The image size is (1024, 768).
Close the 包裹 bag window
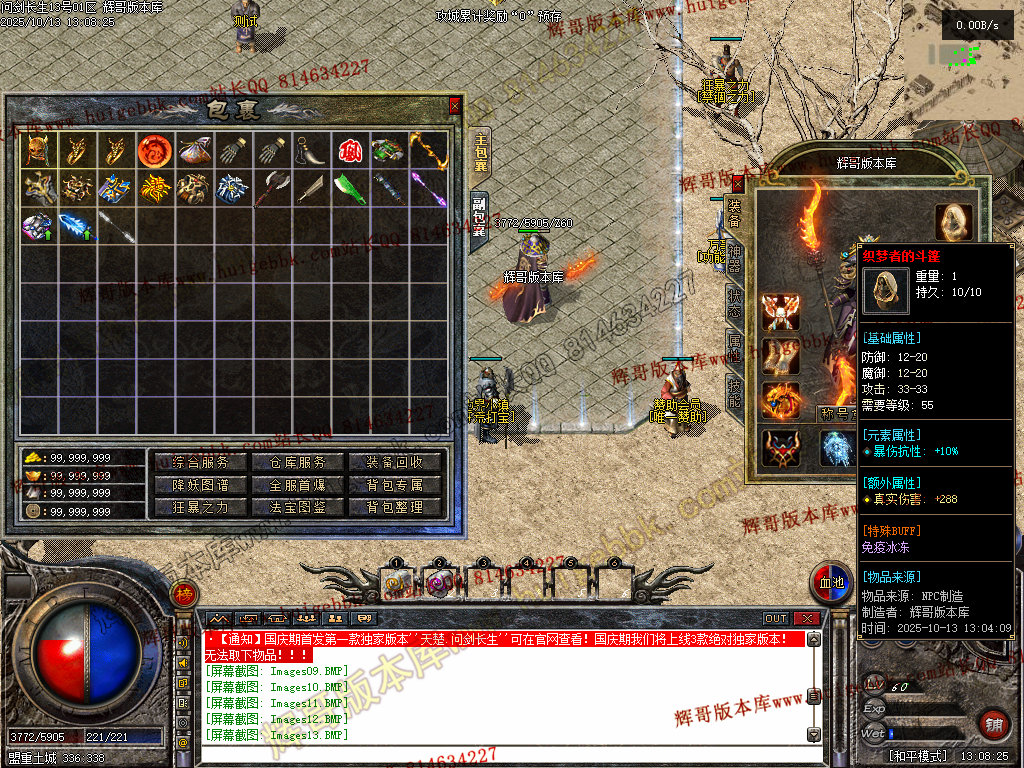(x=455, y=105)
